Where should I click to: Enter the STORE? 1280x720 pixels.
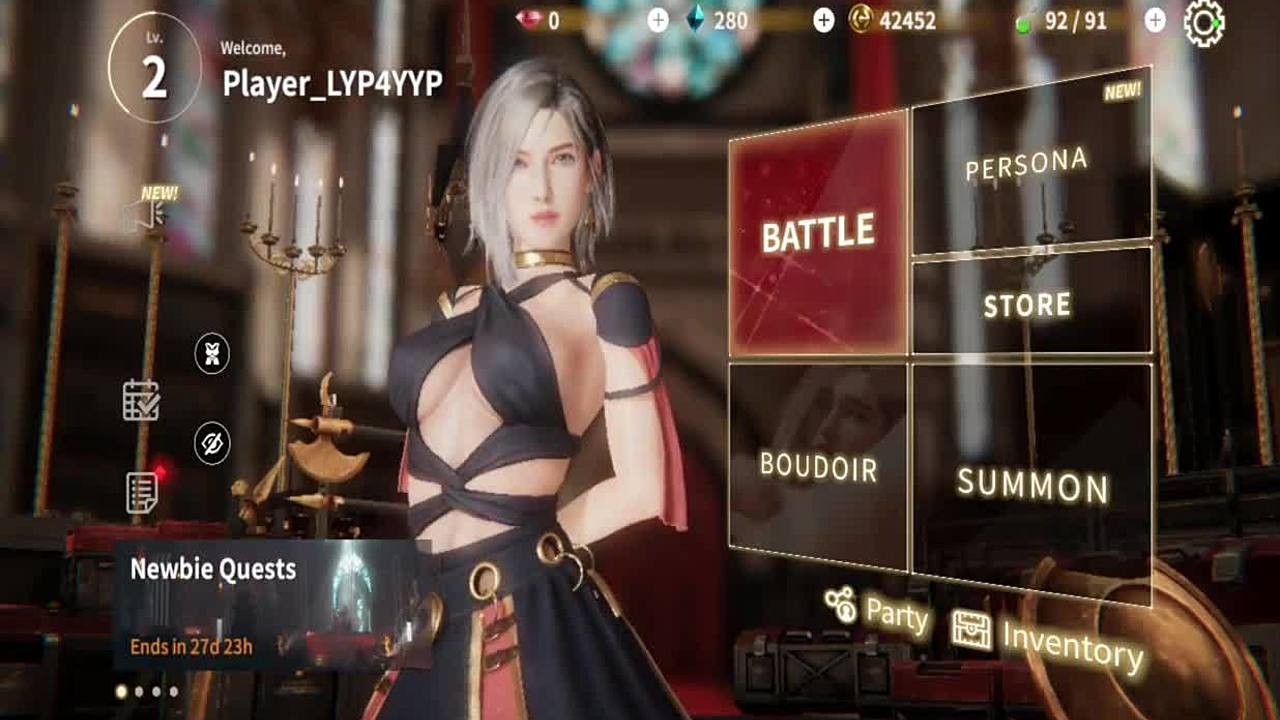pyautogui.click(x=1030, y=304)
